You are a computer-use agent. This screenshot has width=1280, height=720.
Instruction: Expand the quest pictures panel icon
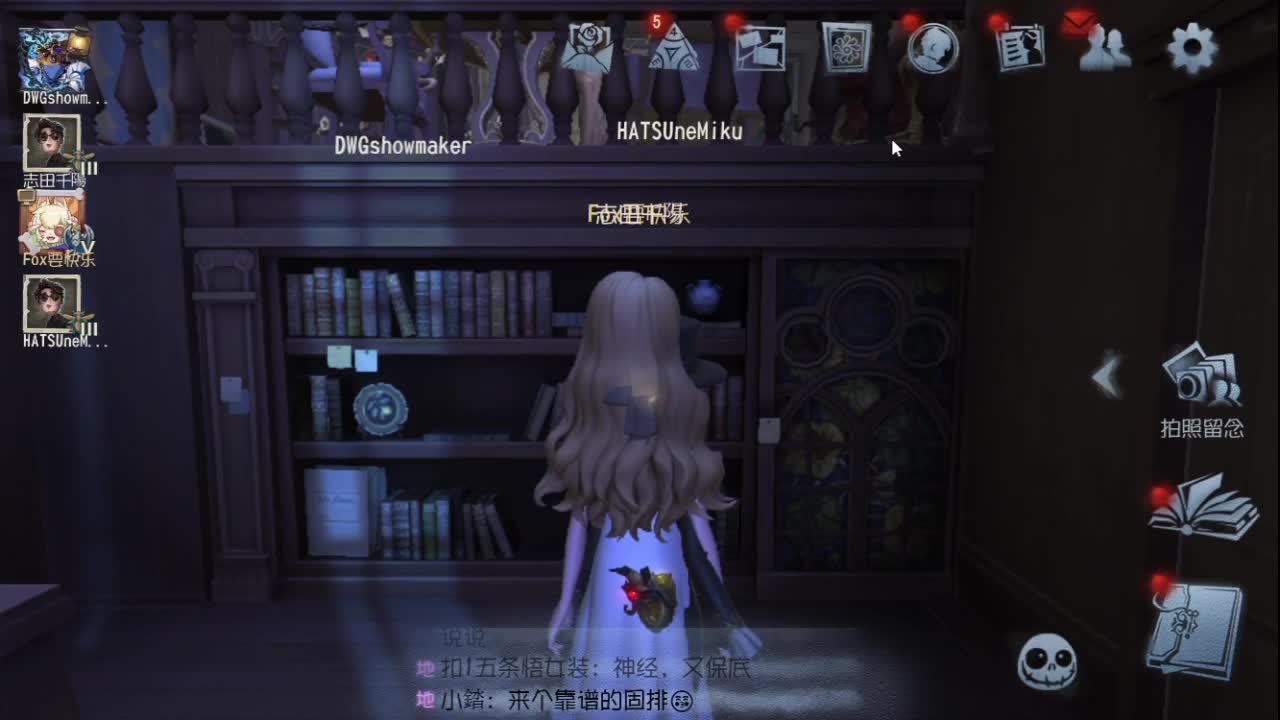761,48
